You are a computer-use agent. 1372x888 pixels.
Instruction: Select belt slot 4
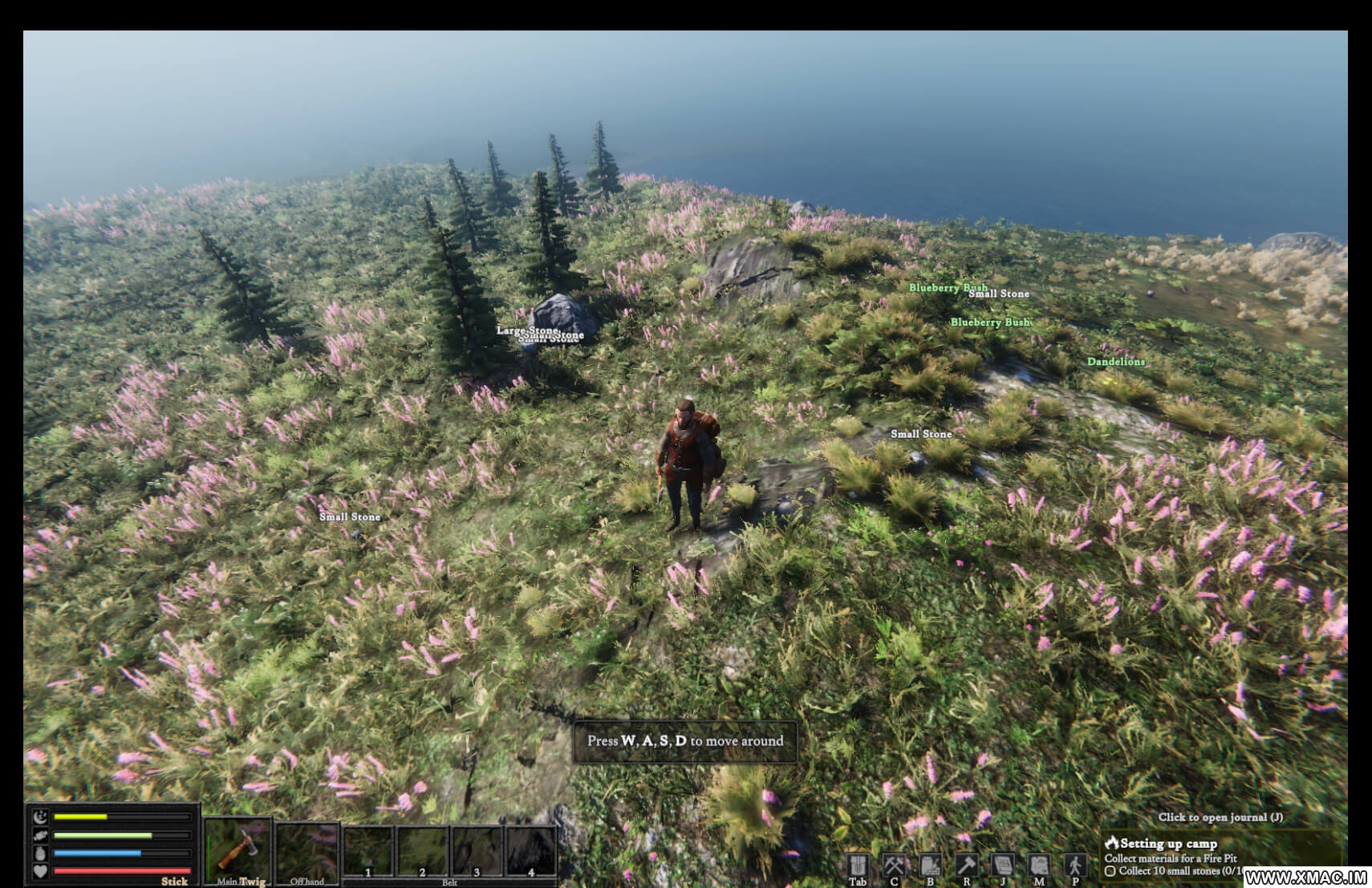pyautogui.click(x=530, y=852)
